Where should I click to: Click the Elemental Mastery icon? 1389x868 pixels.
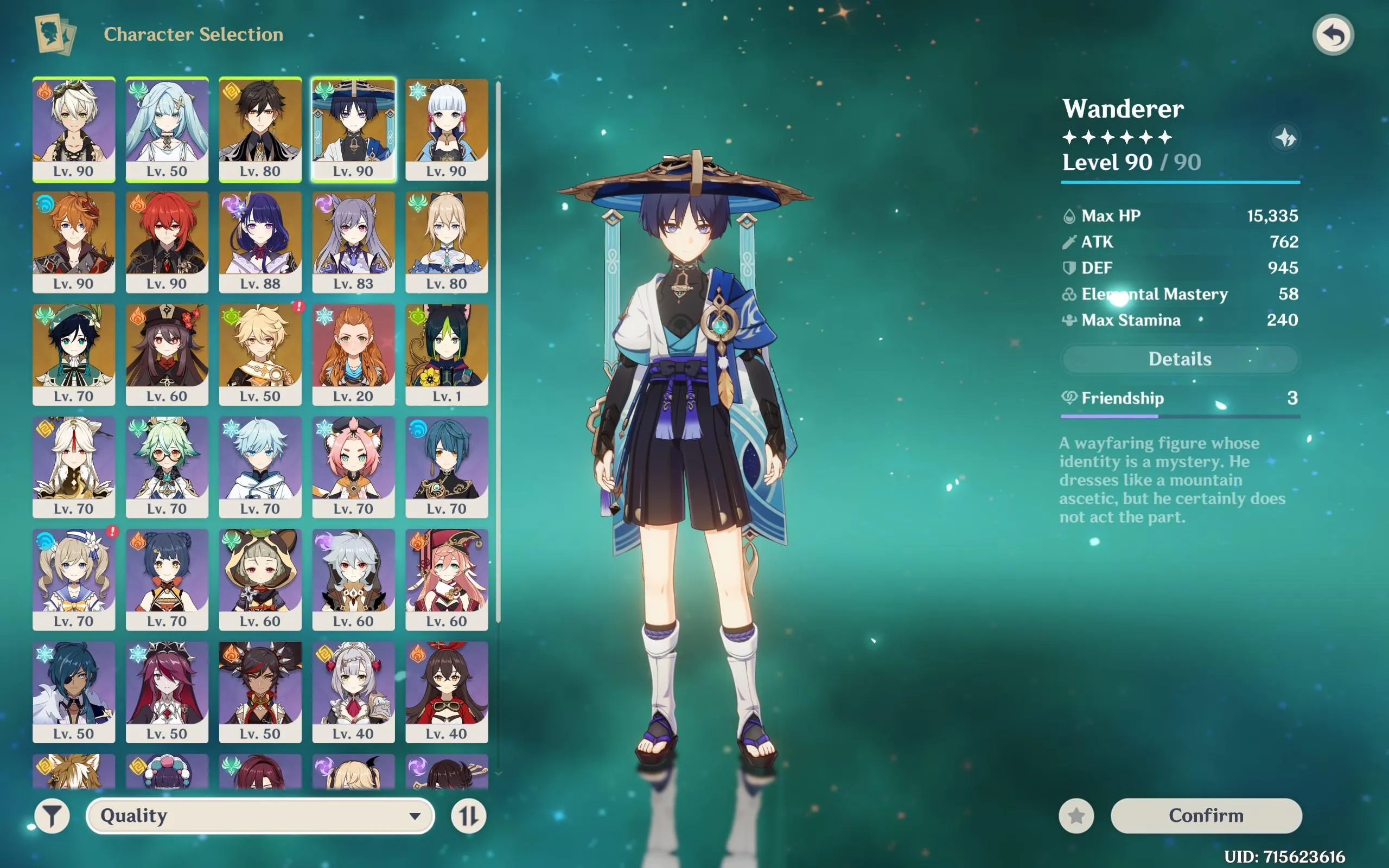point(1069,294)
